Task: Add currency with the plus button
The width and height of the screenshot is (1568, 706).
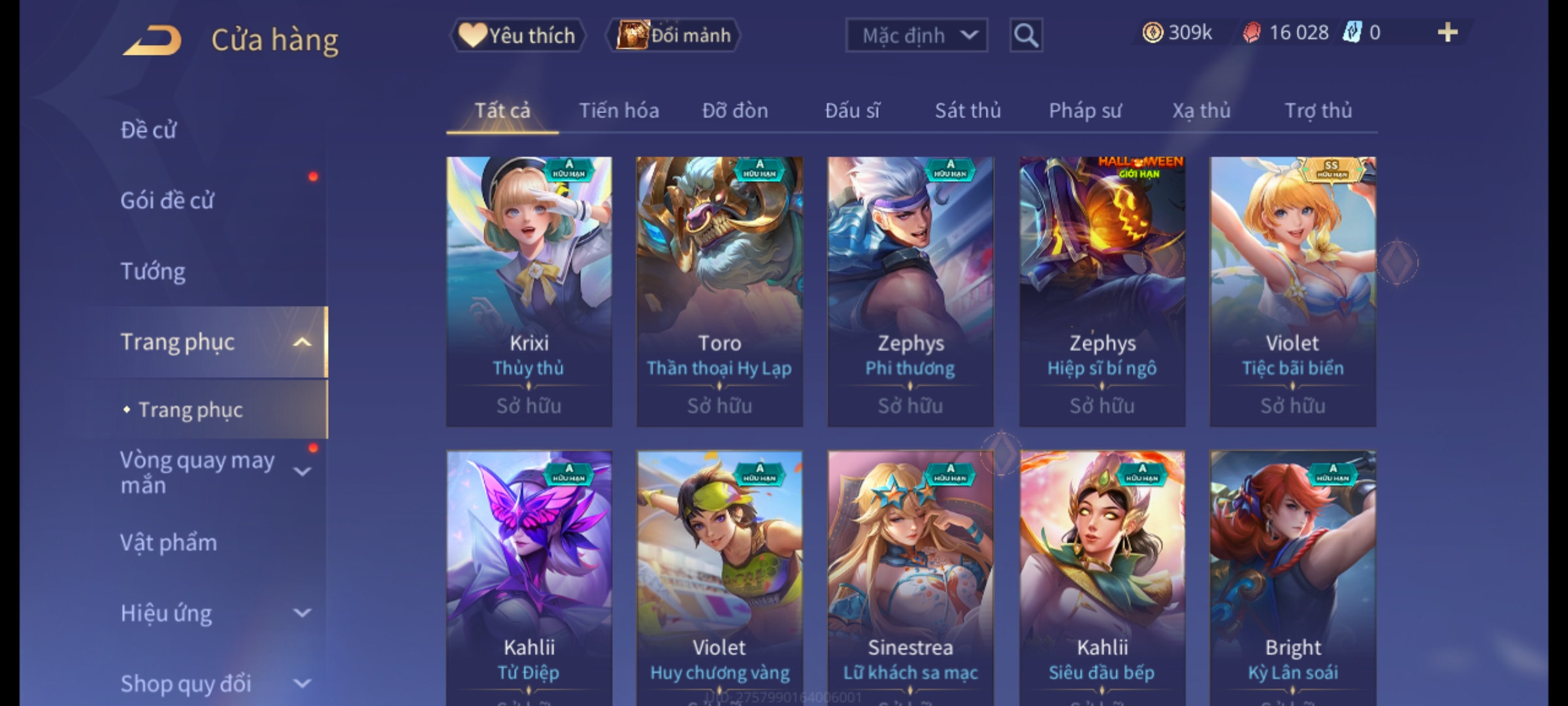Action: [x=1447, y=33]
